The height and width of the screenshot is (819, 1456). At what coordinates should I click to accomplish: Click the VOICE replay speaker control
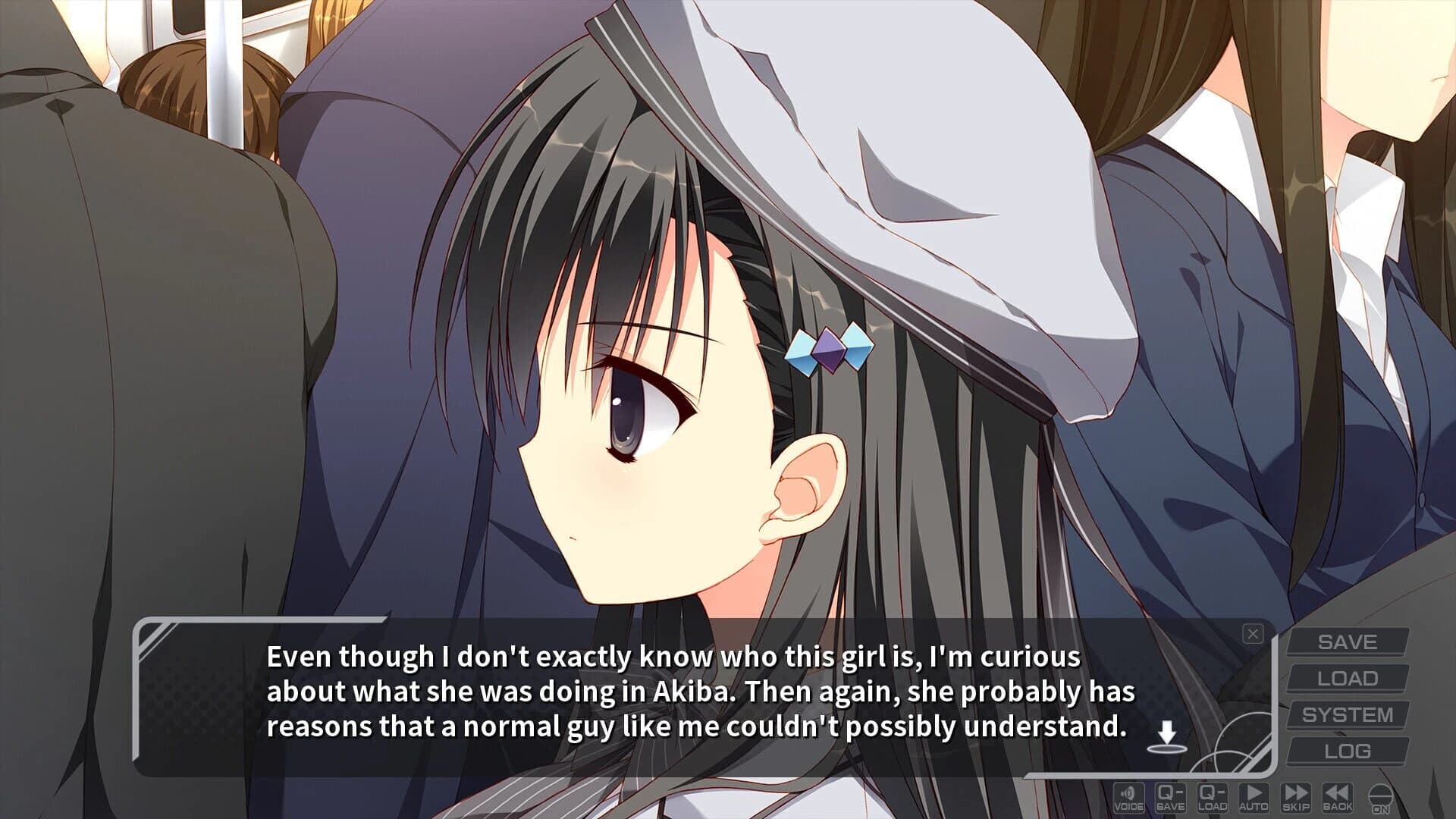pos(1128,798)
